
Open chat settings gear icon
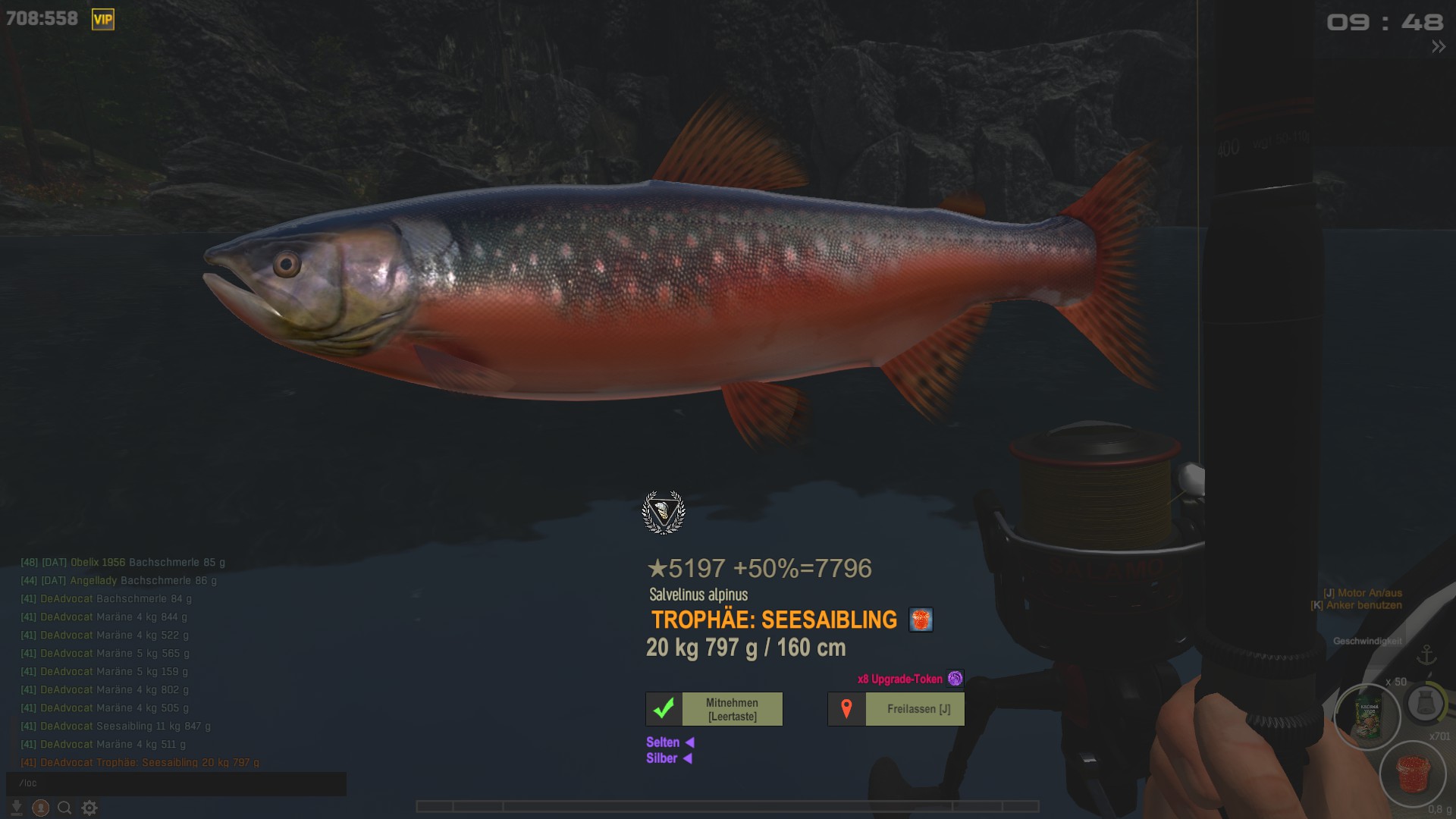(89, 808)
